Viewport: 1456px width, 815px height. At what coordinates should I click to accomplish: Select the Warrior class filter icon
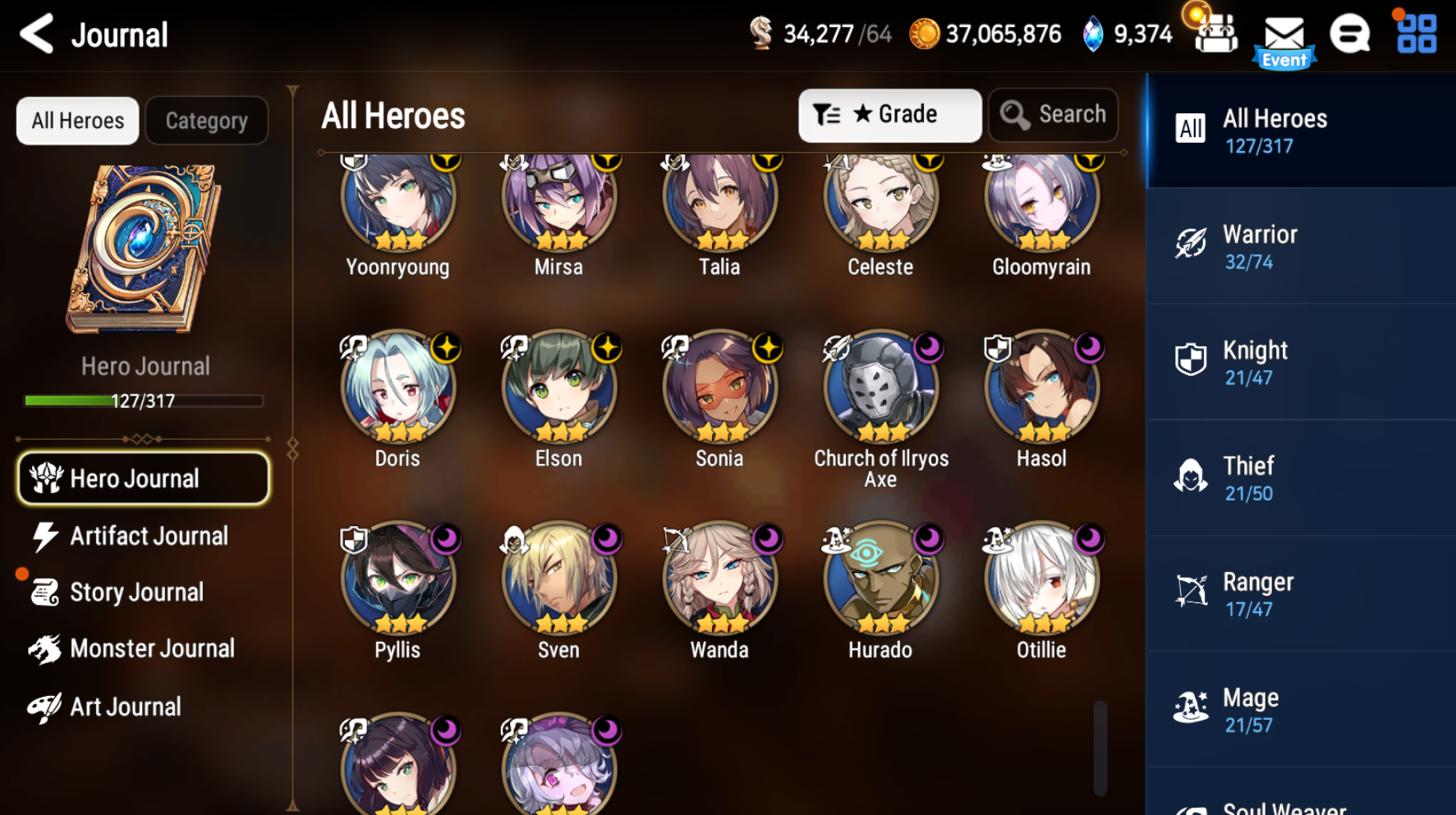tap(1189, 243)
